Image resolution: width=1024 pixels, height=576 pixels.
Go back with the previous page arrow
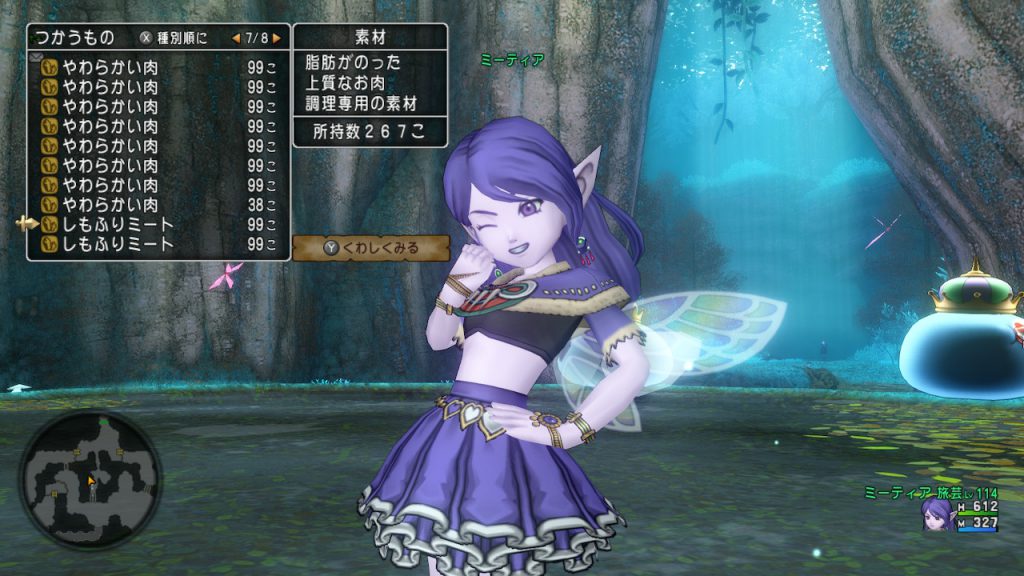[x=236, y=38]
